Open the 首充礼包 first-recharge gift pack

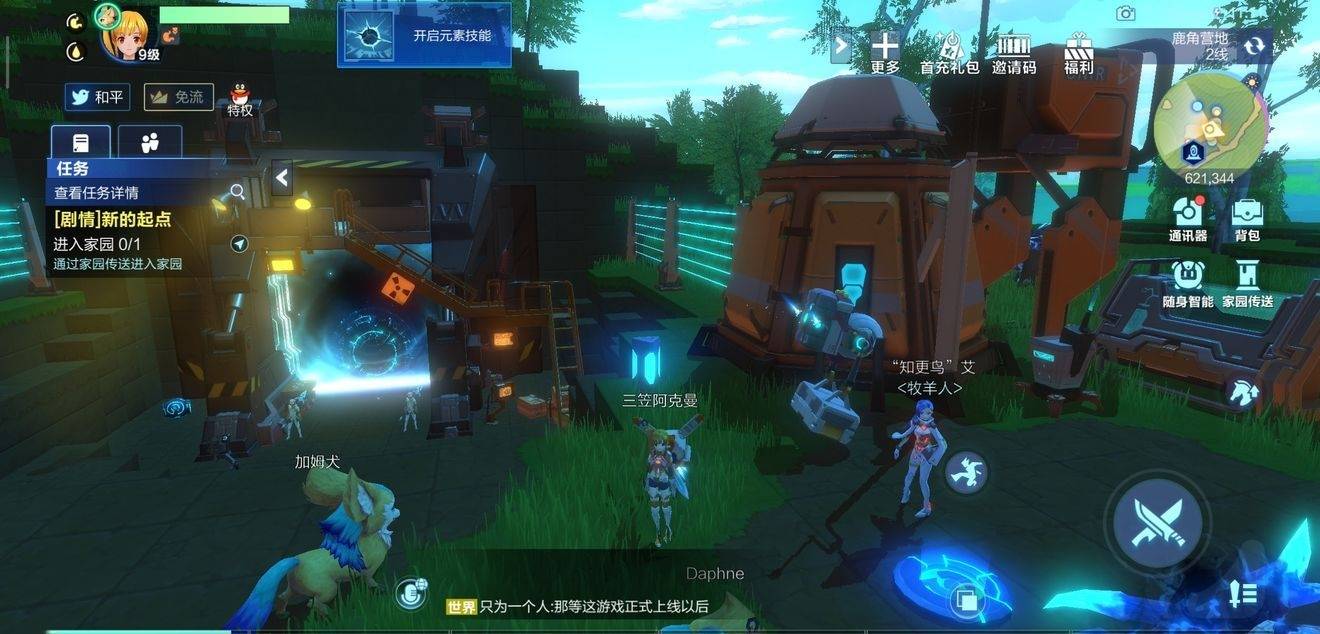949,52
